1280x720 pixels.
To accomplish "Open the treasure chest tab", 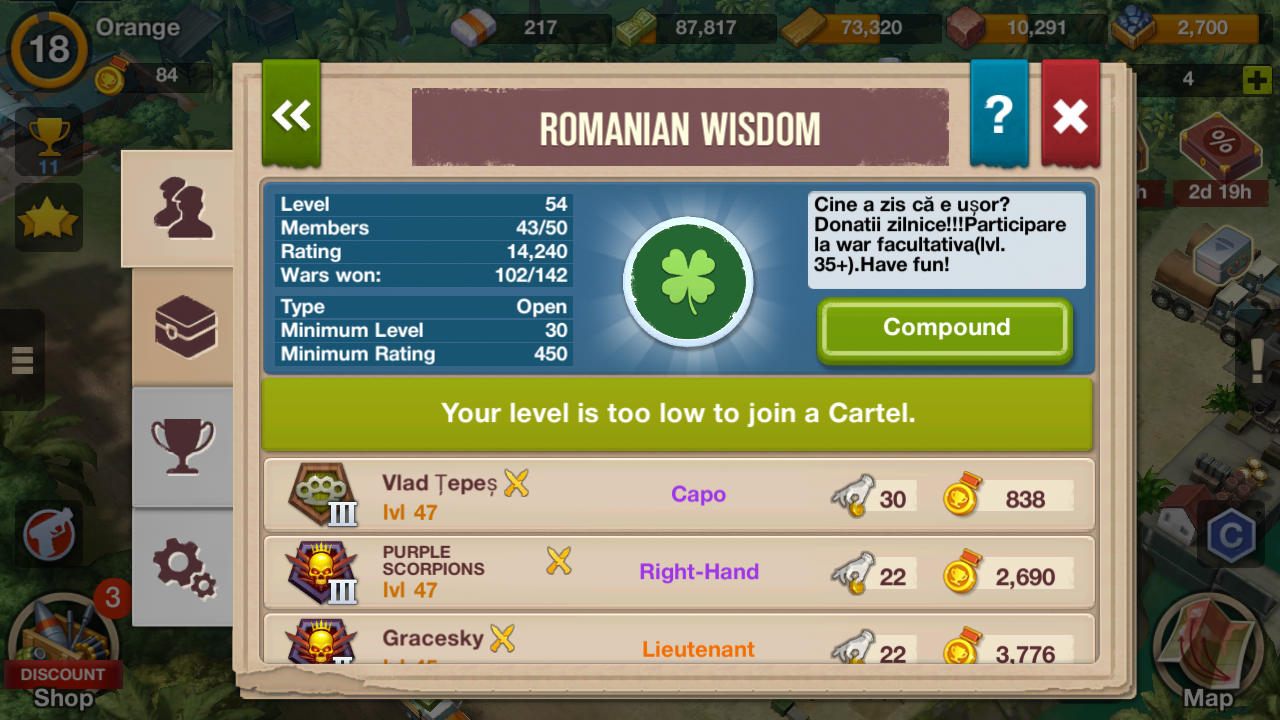I will pos(185,327).
